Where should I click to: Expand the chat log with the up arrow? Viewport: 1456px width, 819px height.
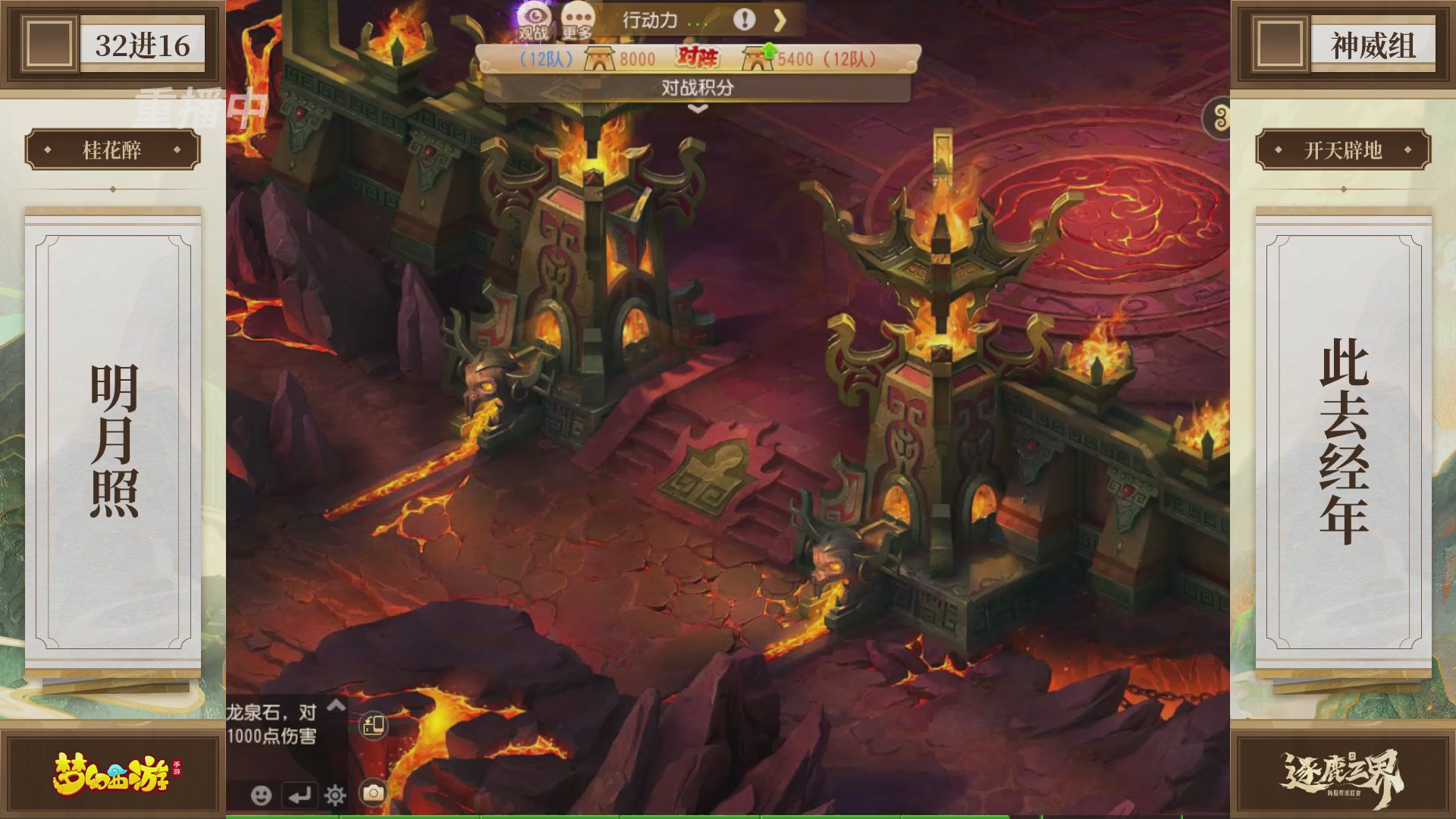(x=336, y=707)
